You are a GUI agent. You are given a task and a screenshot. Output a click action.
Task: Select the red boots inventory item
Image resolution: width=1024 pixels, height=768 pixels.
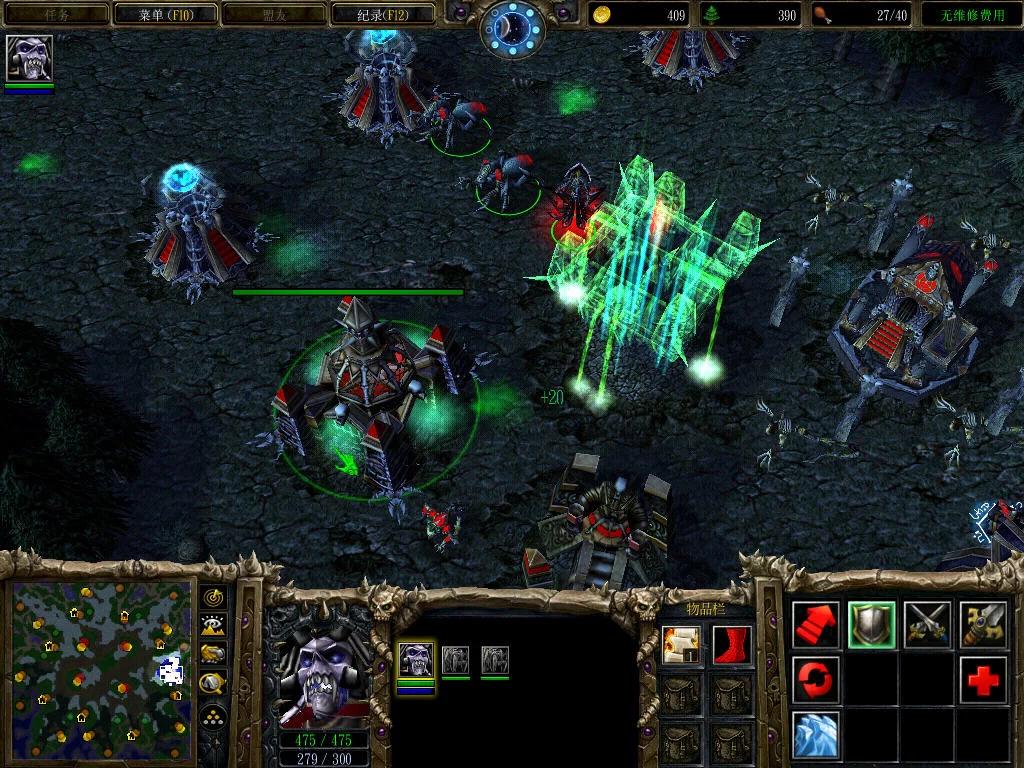(731, 645)
